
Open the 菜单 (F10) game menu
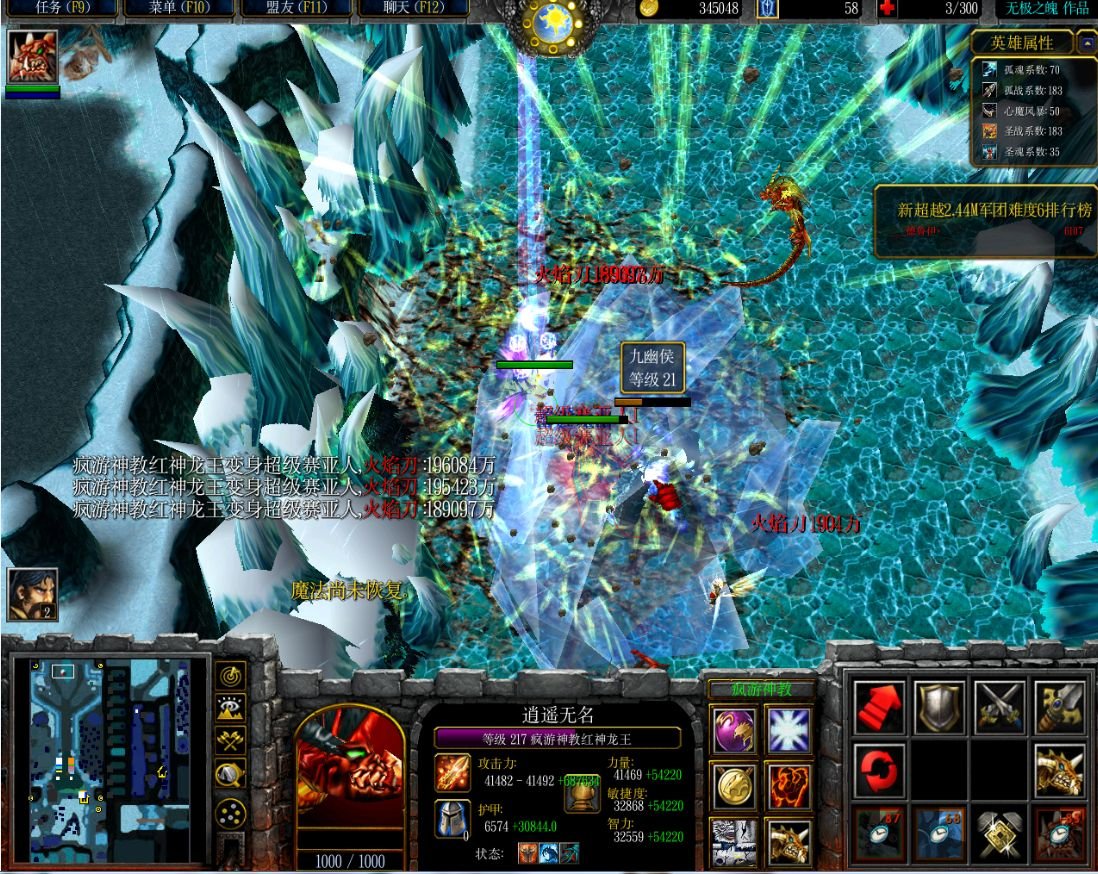[176, 9]
